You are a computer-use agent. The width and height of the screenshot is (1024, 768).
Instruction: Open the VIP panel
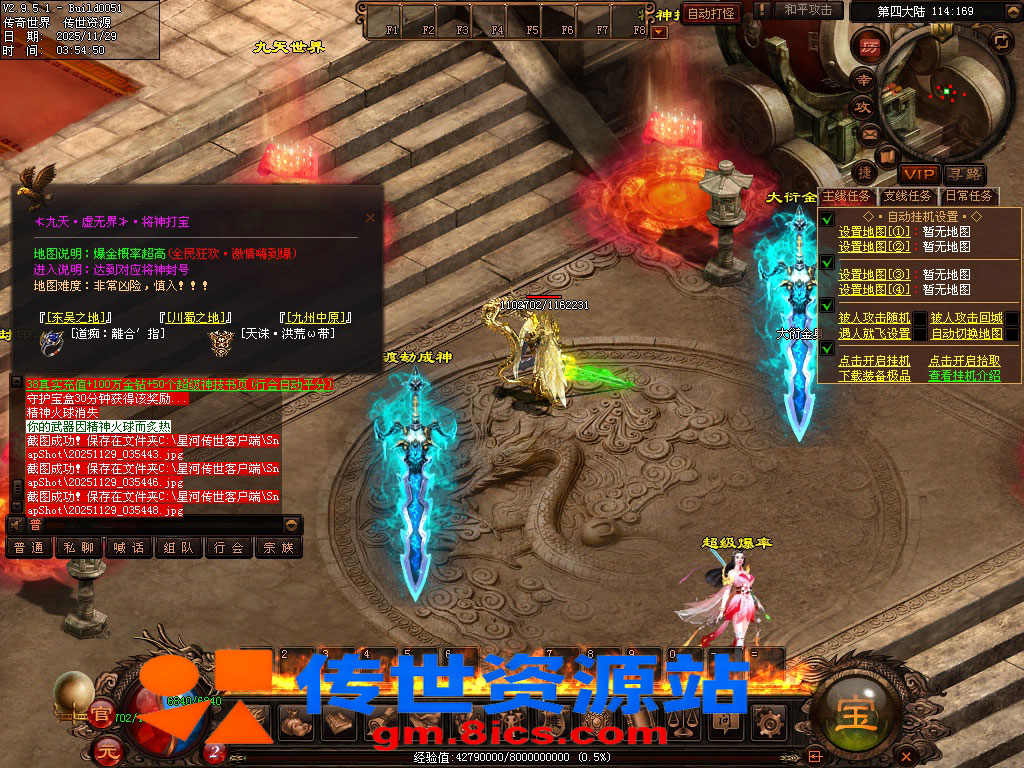coord(916,175)
